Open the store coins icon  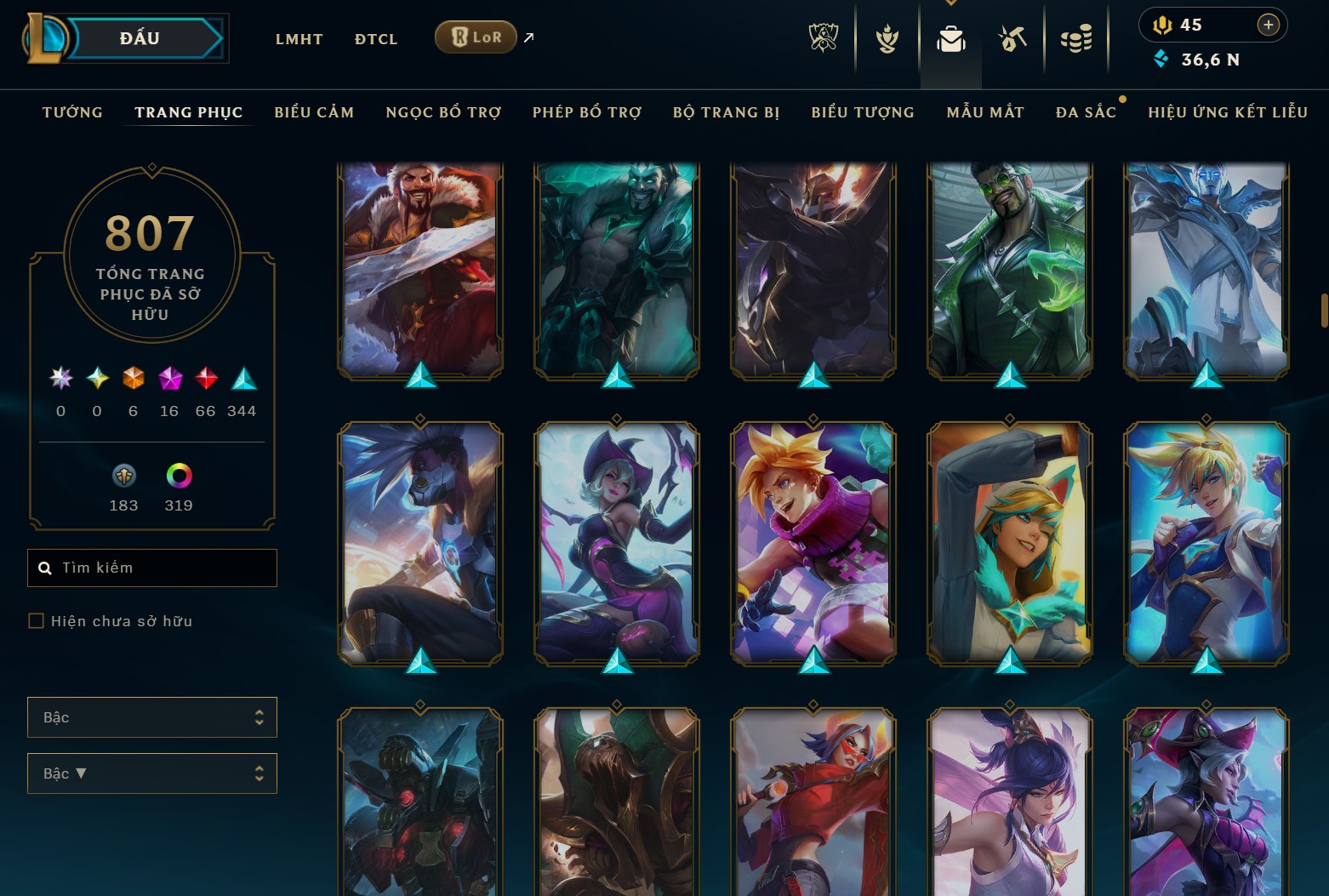click(x=1075, y=37)
